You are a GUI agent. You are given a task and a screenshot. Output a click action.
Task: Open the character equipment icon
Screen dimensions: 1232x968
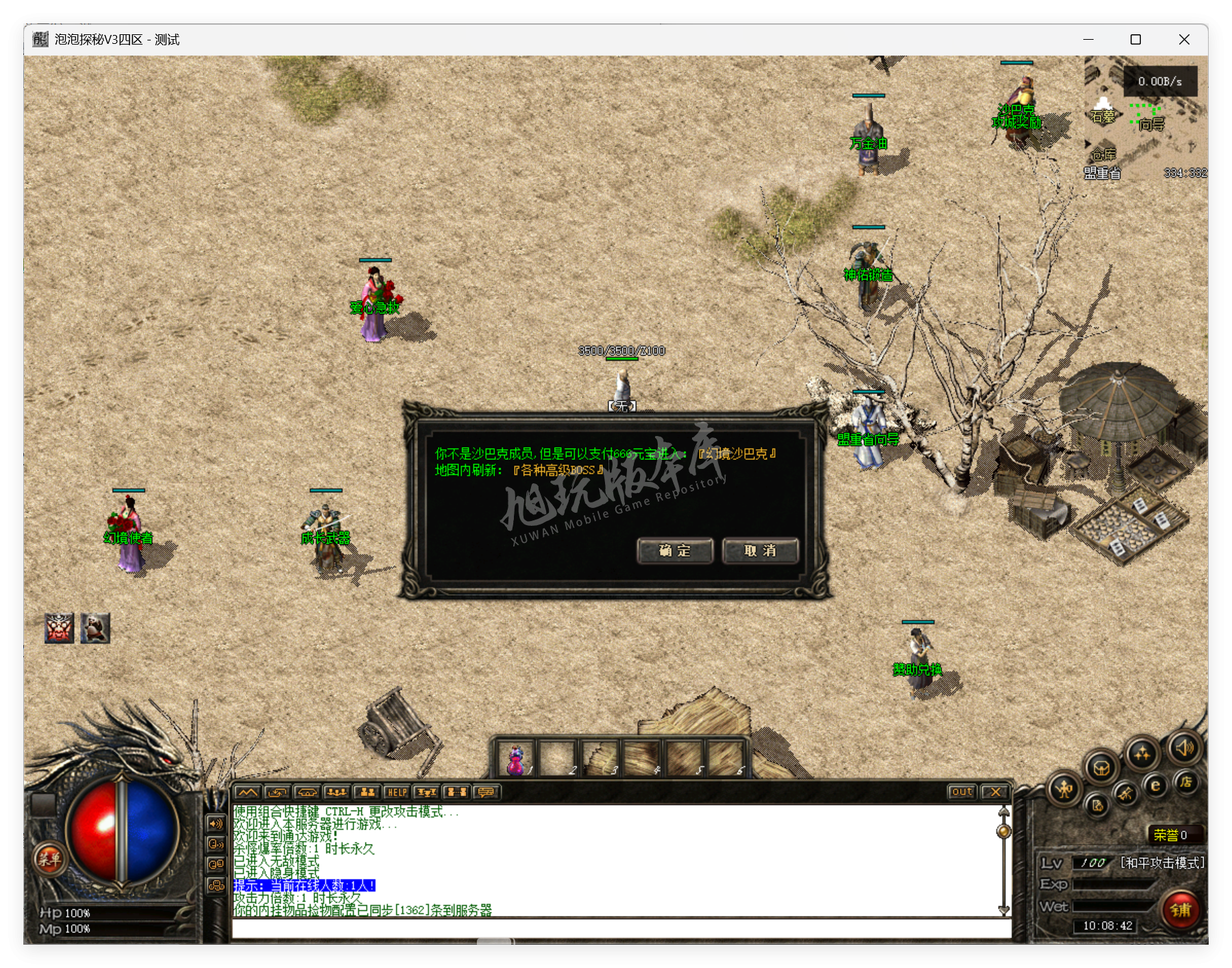pos(1064,790)
